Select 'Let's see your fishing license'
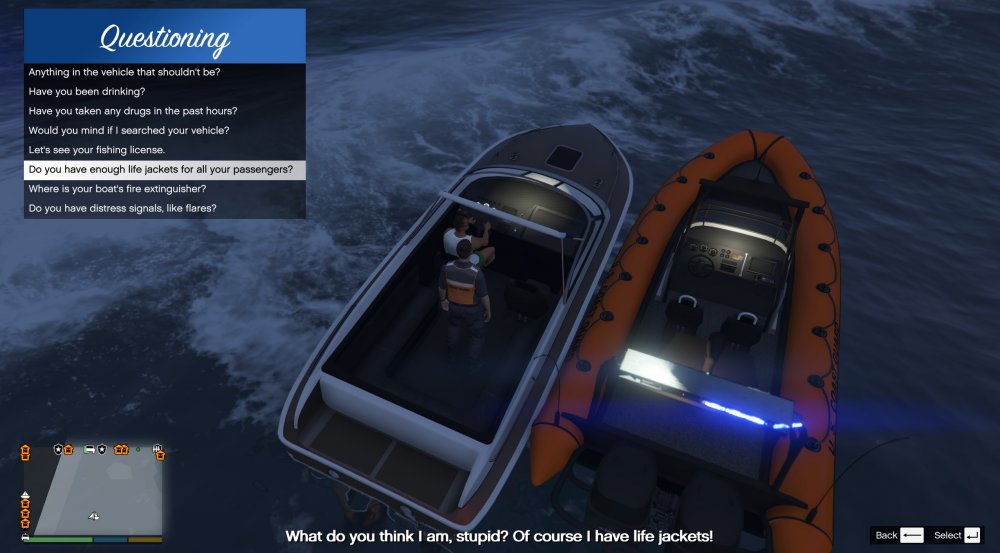This screenshot has width=1000, height=553. (97, 150)
